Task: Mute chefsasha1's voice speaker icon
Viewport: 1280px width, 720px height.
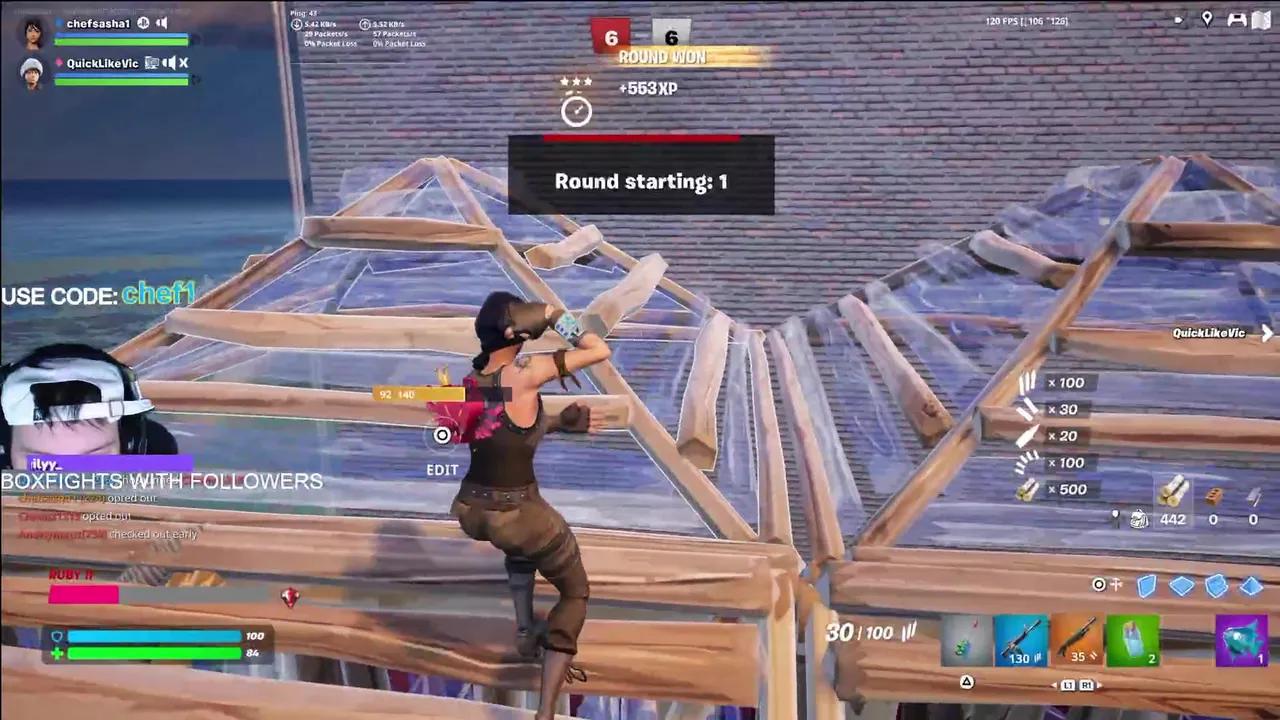Action: (x=161, y=22)
